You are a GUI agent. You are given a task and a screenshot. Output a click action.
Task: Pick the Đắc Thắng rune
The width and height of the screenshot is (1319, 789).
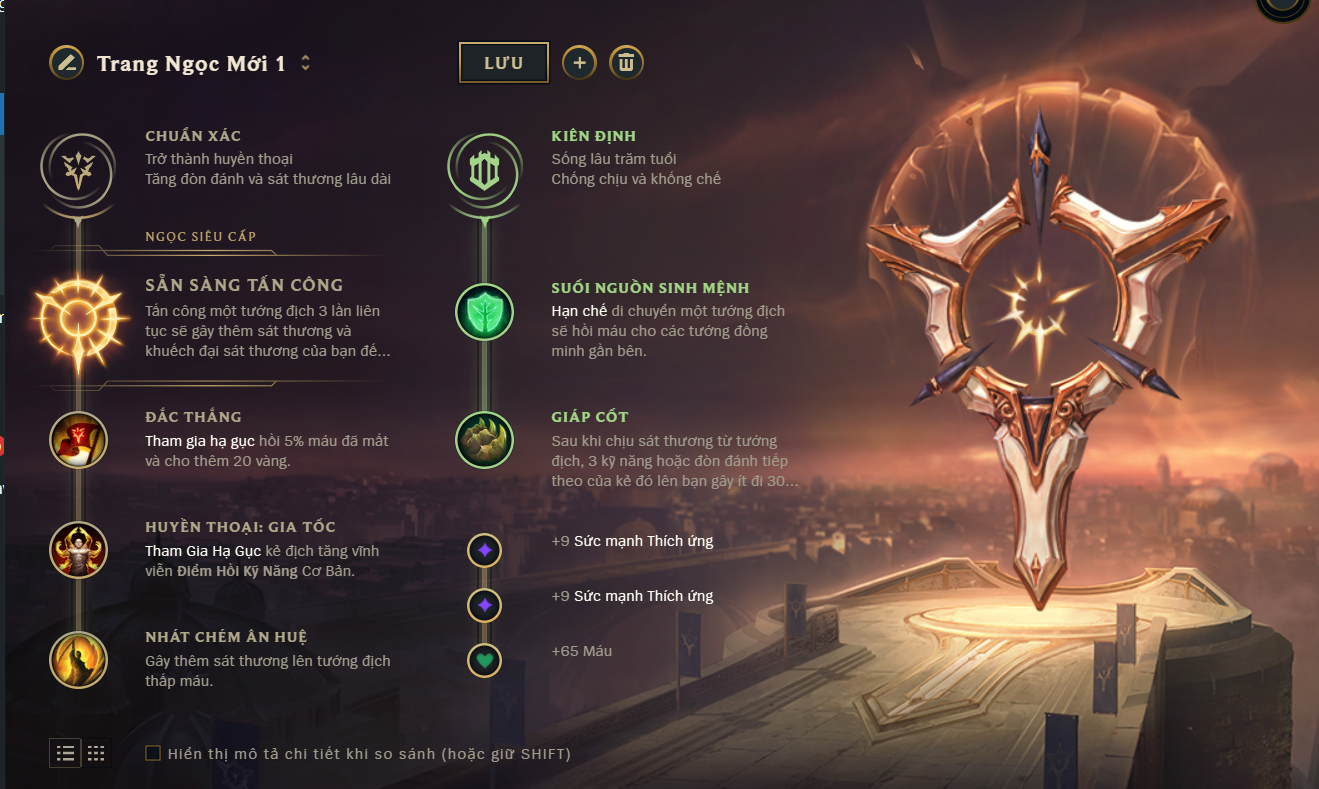click(78, 440)
